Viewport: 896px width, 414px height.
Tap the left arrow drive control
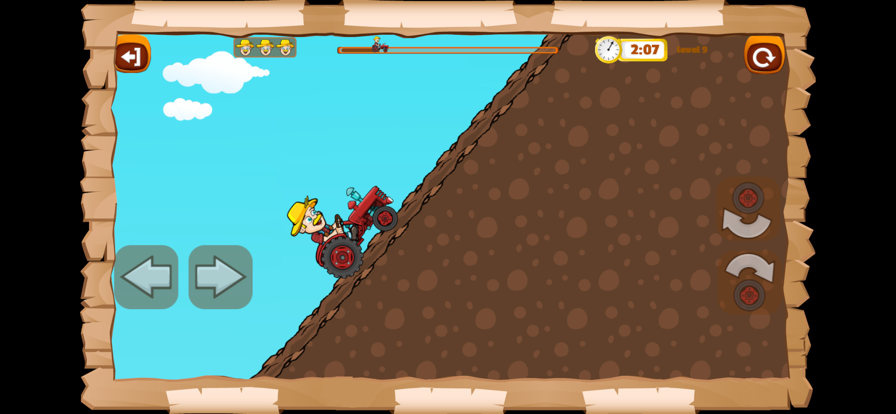147,277
